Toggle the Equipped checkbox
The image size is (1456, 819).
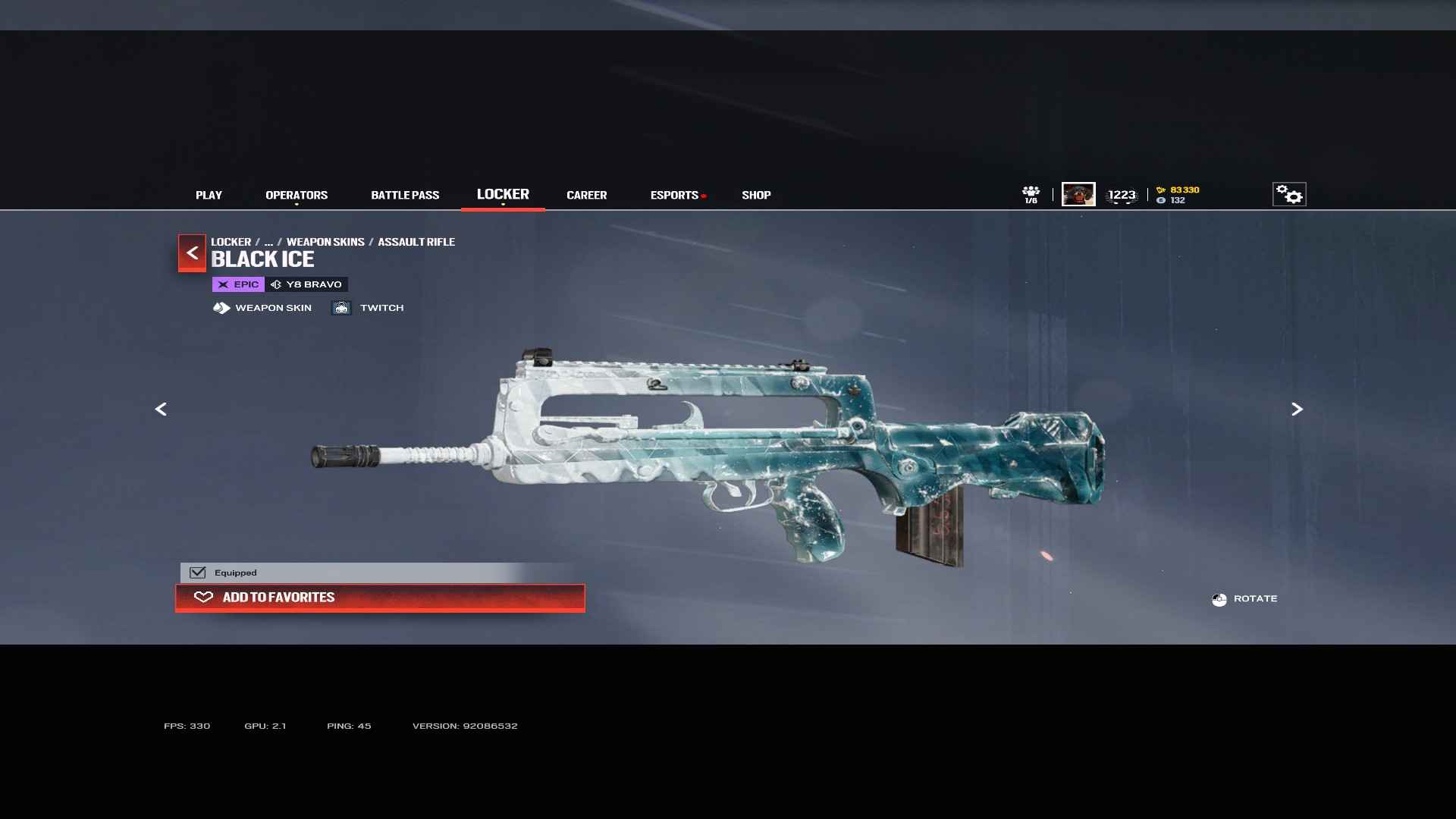(x=198, y=573)
